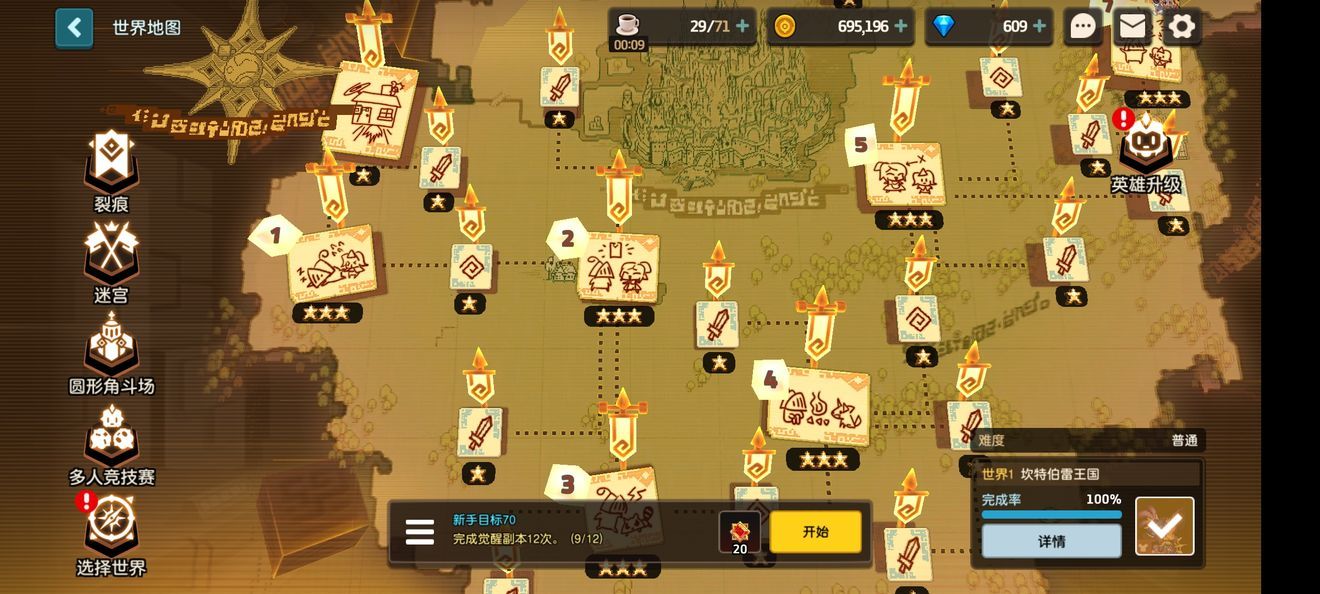Add more coffee stamina
This screenshot has width=1320, height=594.
pos(743,26)
